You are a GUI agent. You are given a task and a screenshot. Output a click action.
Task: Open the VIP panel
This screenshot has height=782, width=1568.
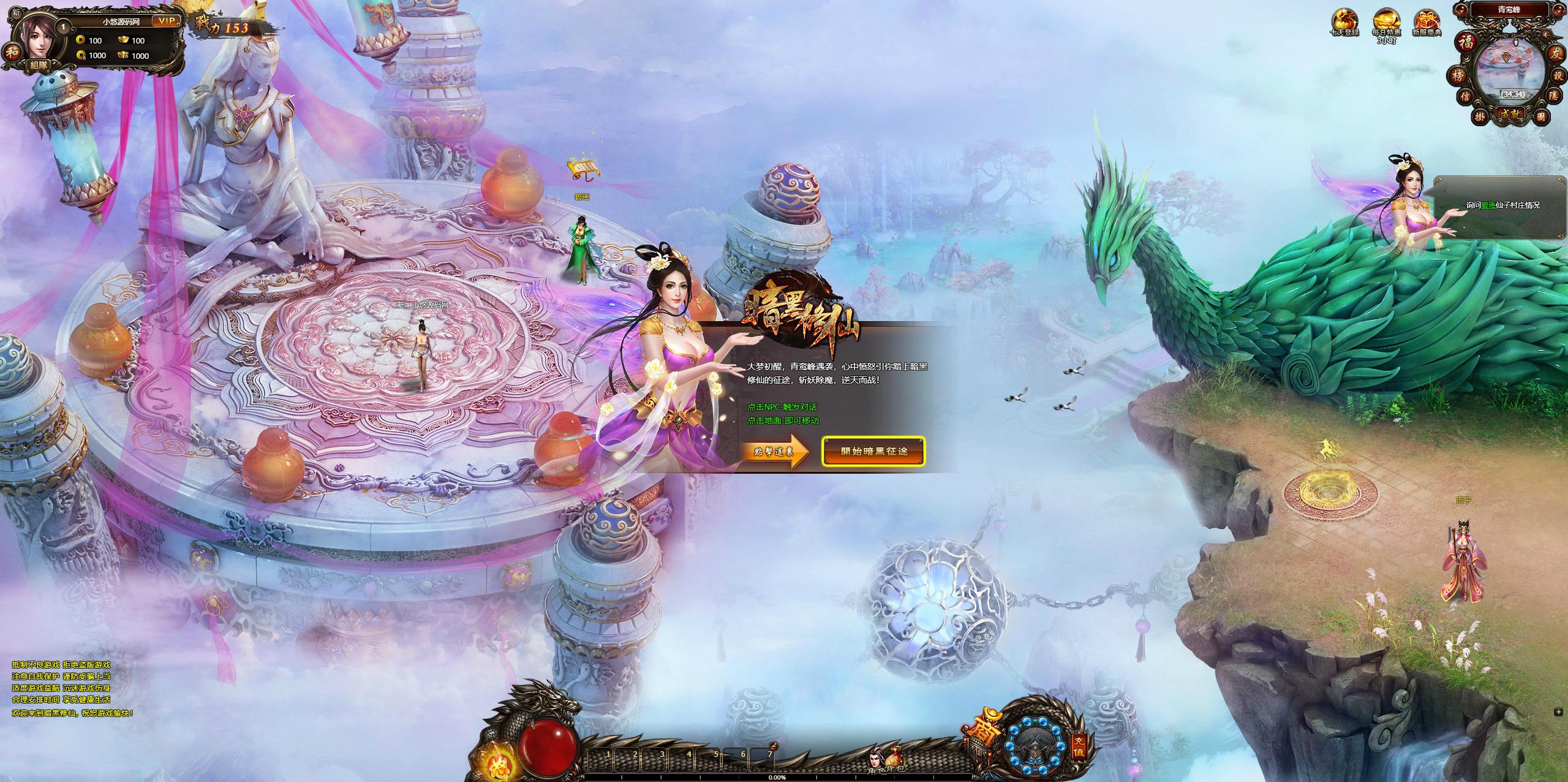tap(166, 21)
